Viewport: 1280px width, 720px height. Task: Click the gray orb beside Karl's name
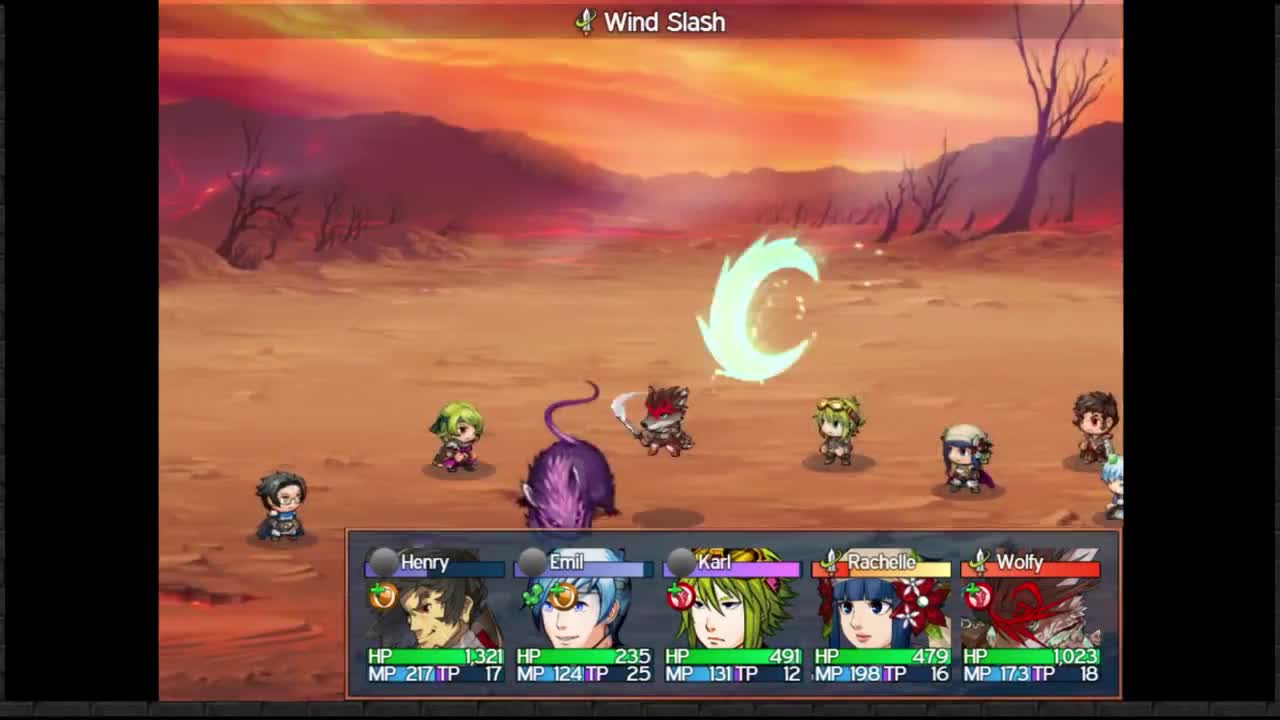click(681, 564)
